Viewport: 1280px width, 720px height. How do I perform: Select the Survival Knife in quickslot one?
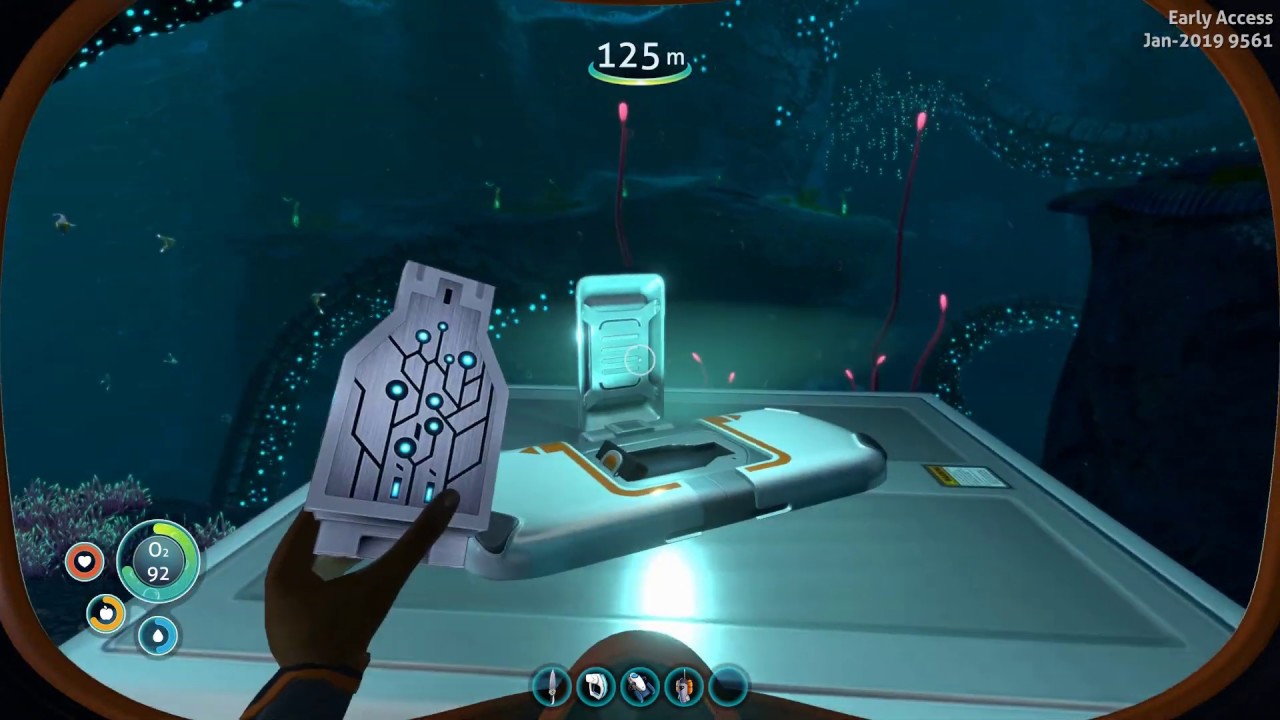[553, 685]
